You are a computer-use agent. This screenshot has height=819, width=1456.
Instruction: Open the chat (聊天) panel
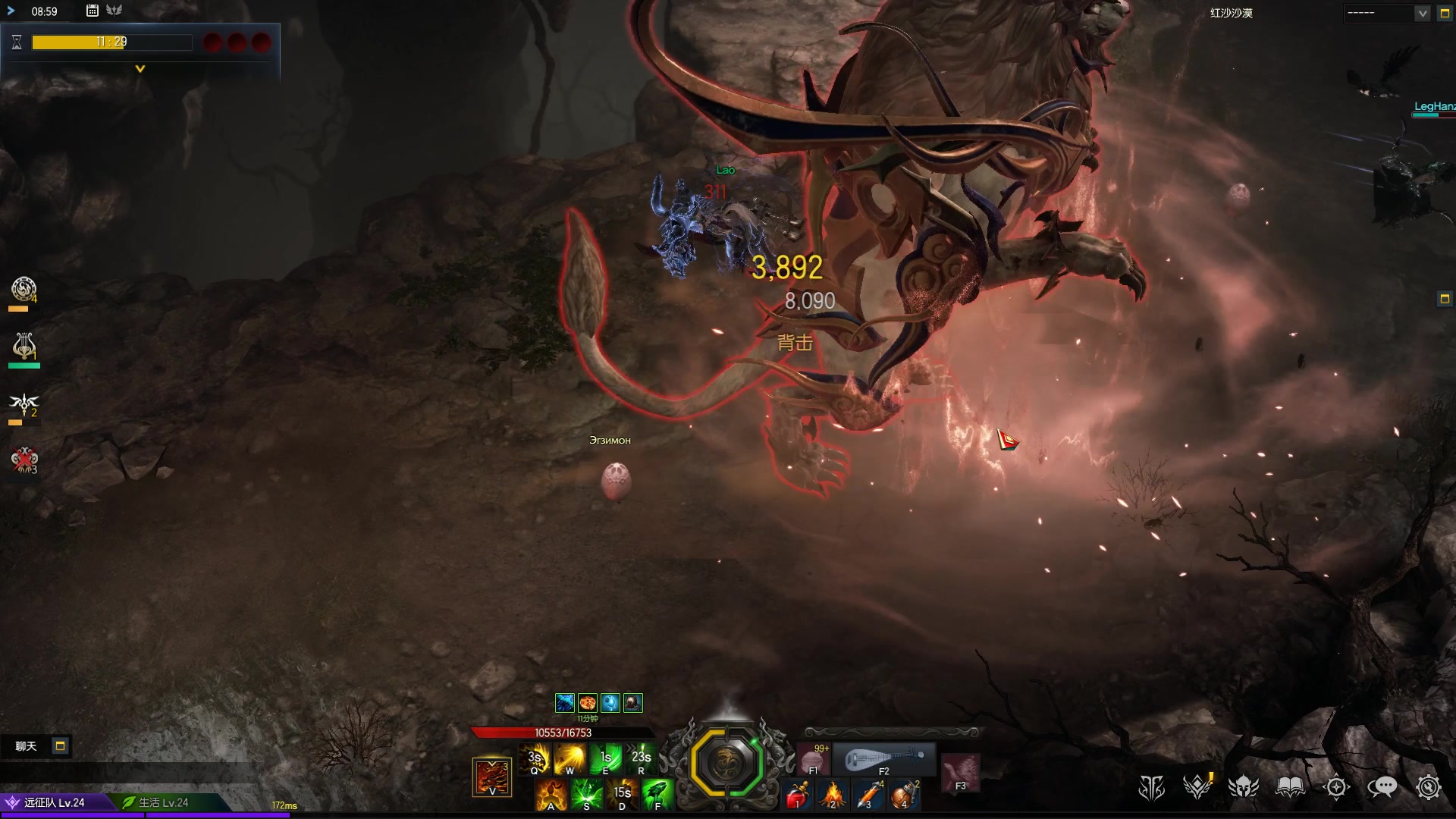[27, 746]
